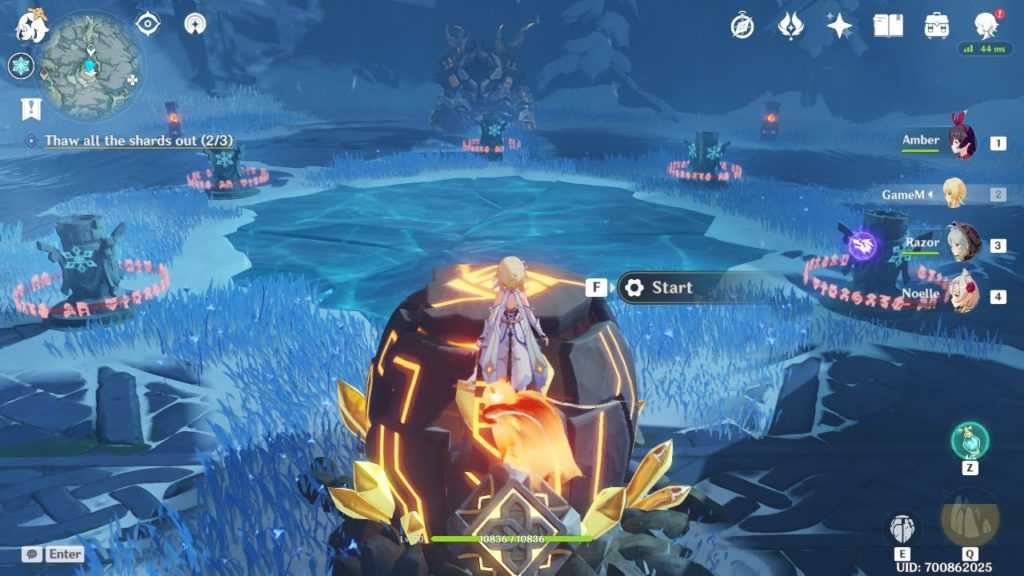This screenshot has height=576, width=1024.
Task: Open the character profile icon with red alert
Action: (986, 26)
